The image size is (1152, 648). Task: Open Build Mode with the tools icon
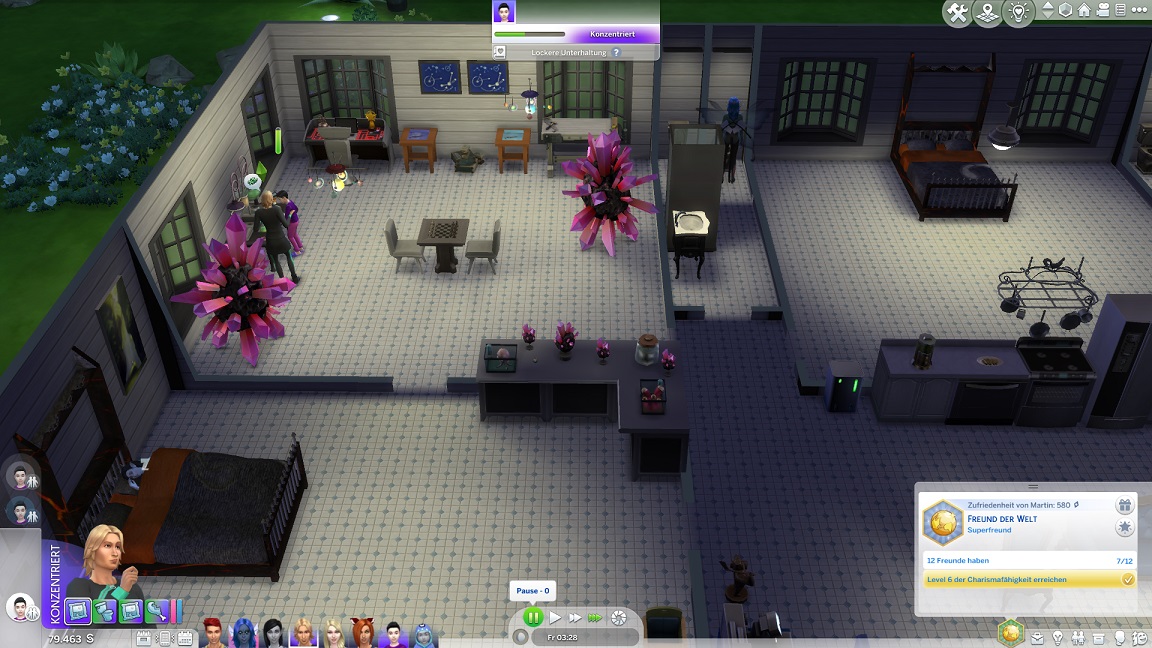pyautogui.click(x=957, y=13)
